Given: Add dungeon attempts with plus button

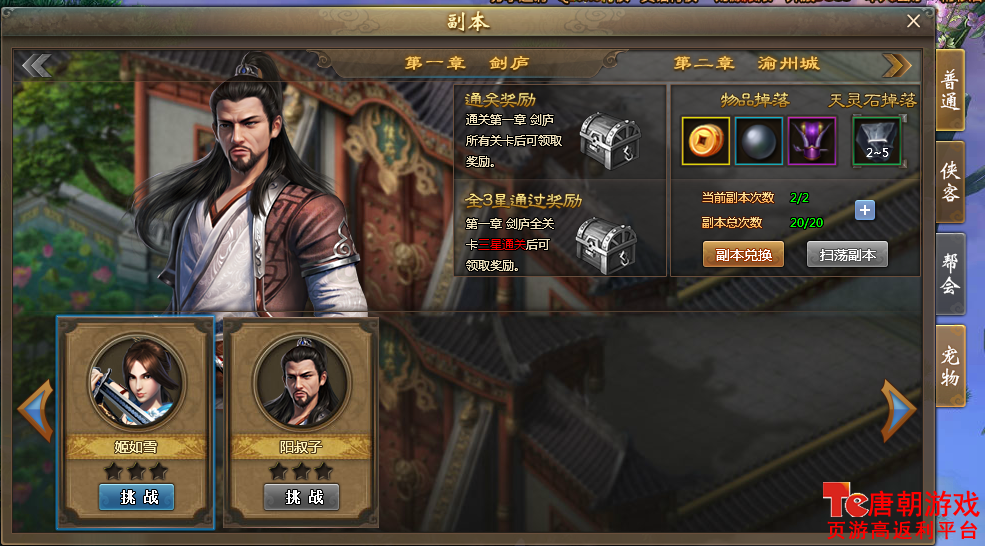Looking at the screenshot, I should [865, 210].
